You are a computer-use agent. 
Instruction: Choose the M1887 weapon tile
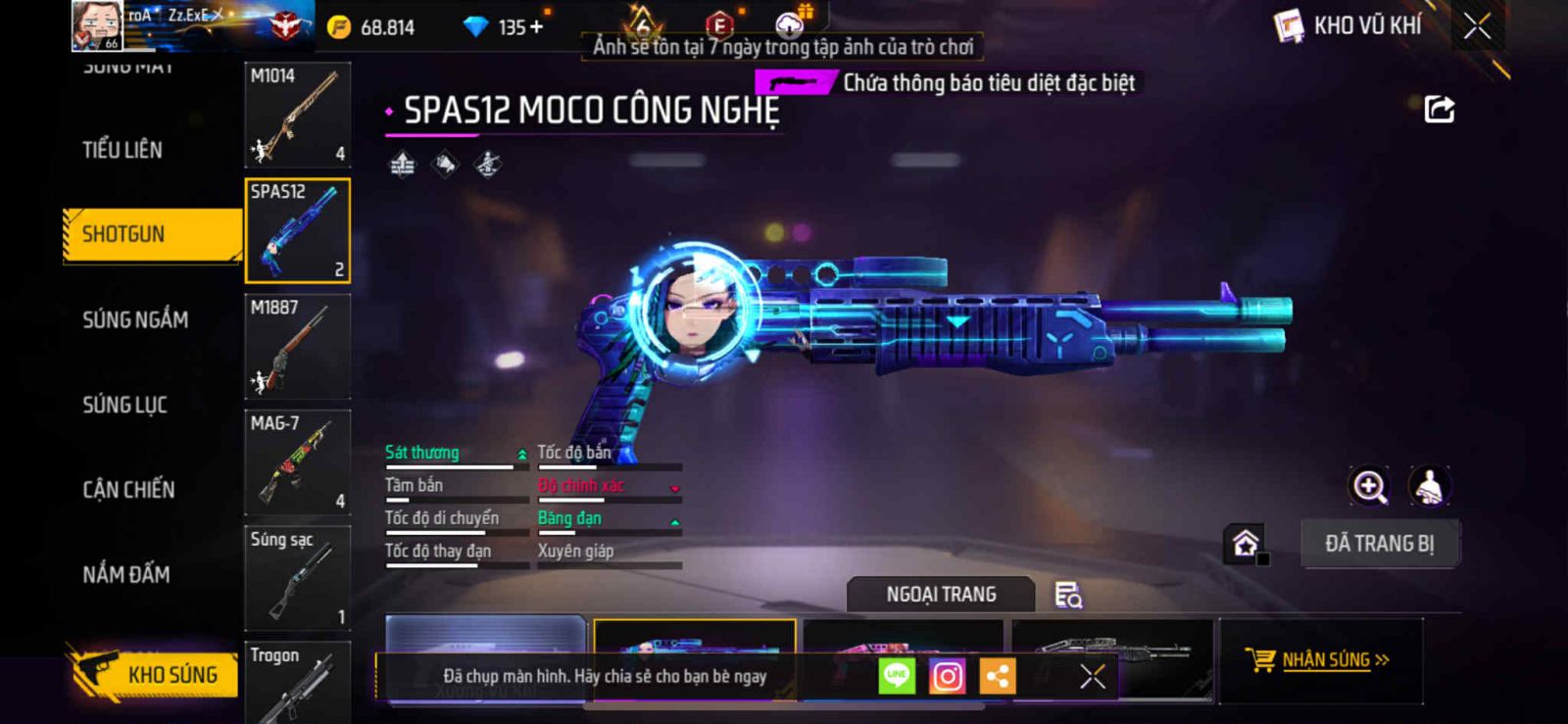[x=297, y=346]
